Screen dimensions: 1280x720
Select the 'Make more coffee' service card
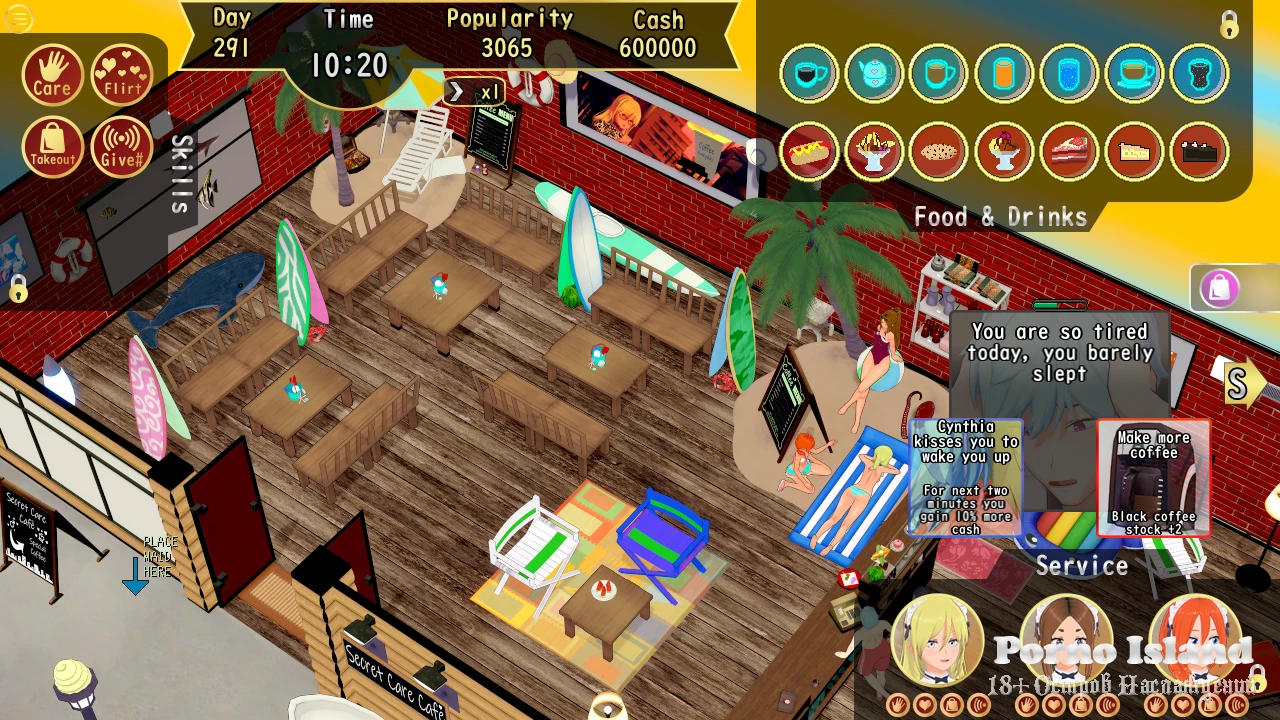coord(1153,478)
